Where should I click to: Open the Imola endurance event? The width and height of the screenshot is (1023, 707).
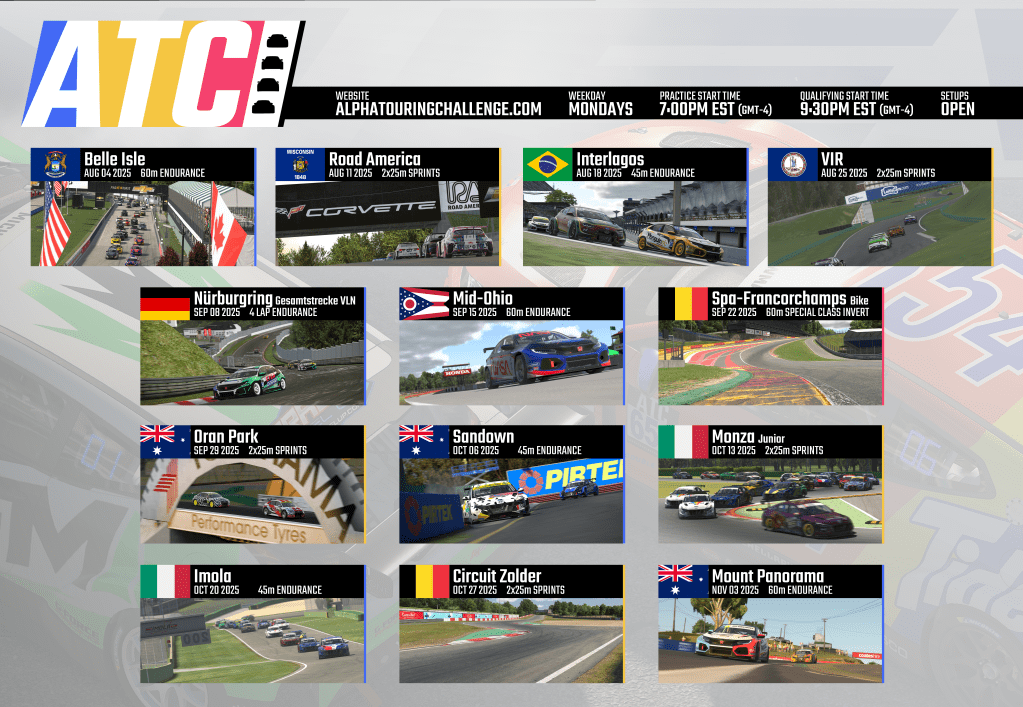(x=253, y=623)
